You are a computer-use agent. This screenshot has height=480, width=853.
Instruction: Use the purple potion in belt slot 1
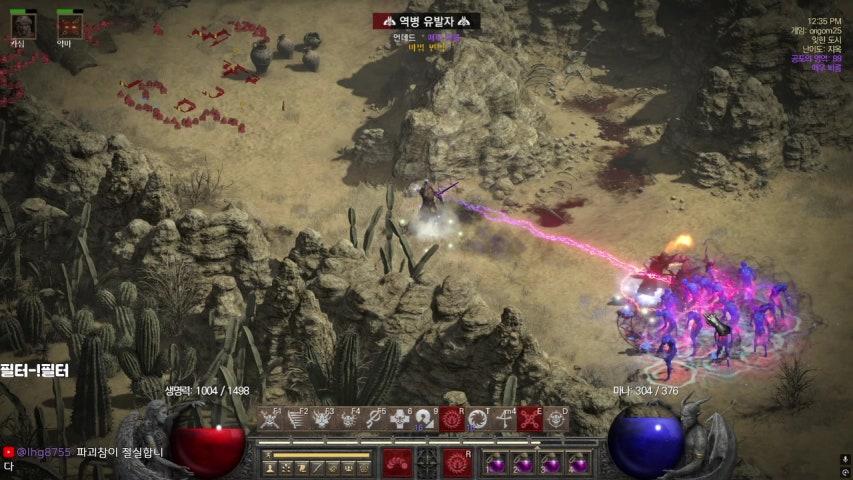[497, 464]
